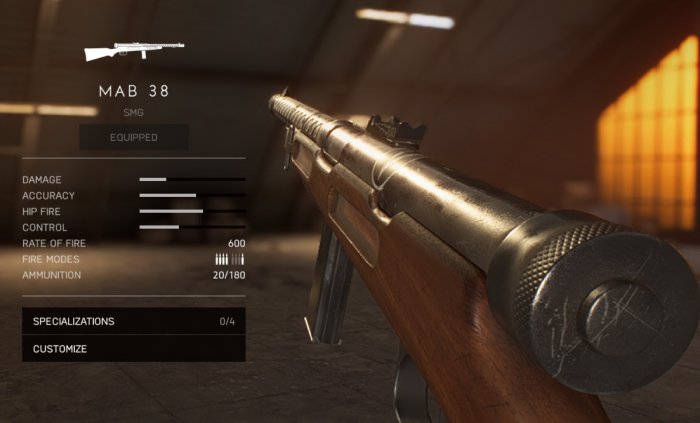Select the MAB 38 weapon silhouette
This screenshot has width=700, height=423.
point(134,49)
